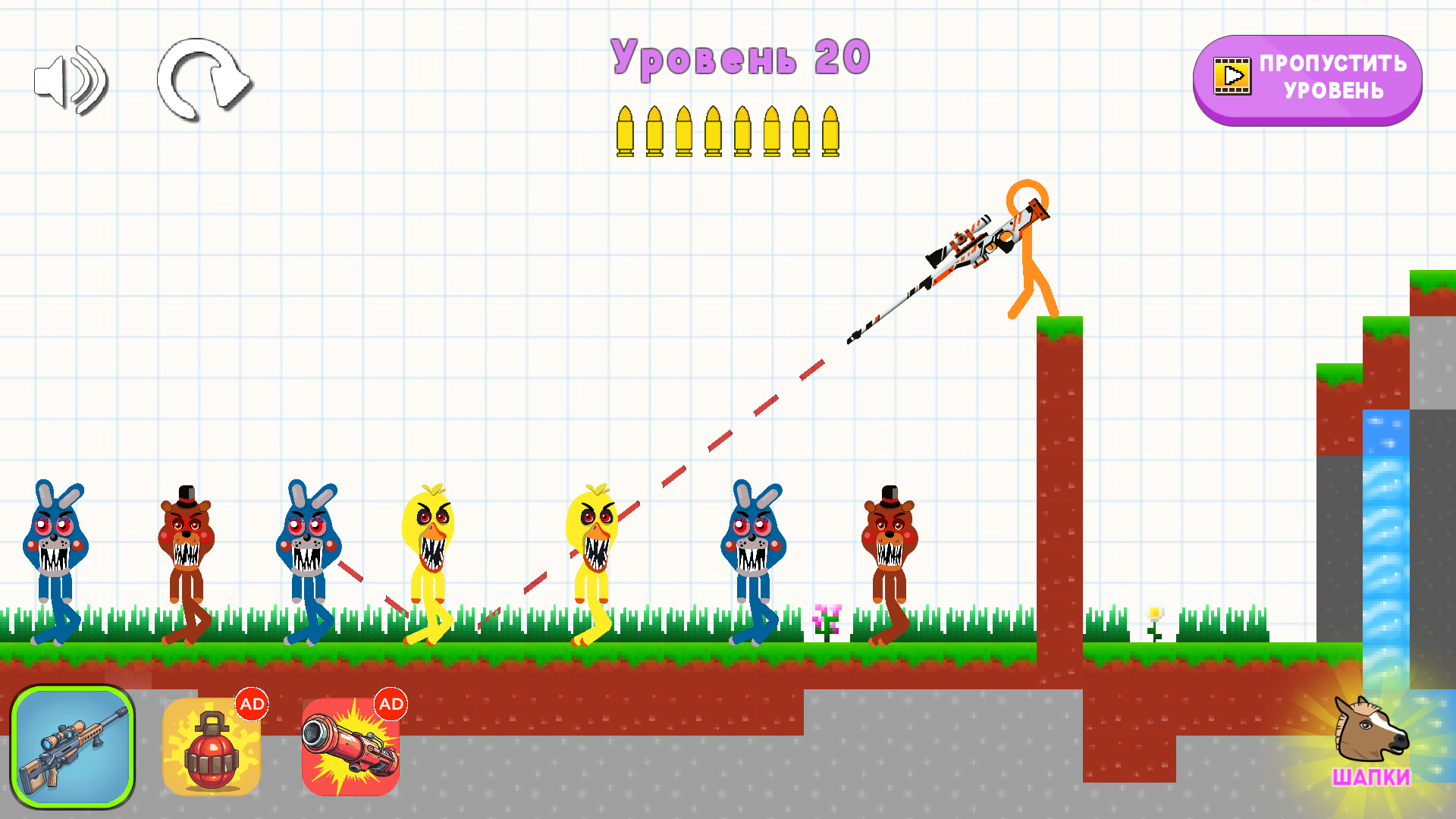Screen dimensions: 1456x819
Task: Click the AD badge on the grenade item
Action: point(253,704)
